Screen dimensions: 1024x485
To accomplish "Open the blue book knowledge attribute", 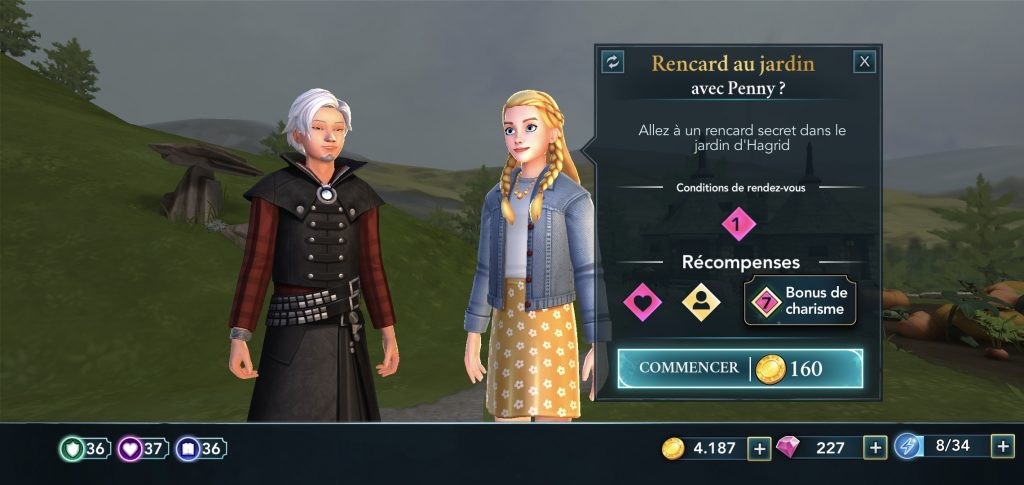I will click(200, 449).
